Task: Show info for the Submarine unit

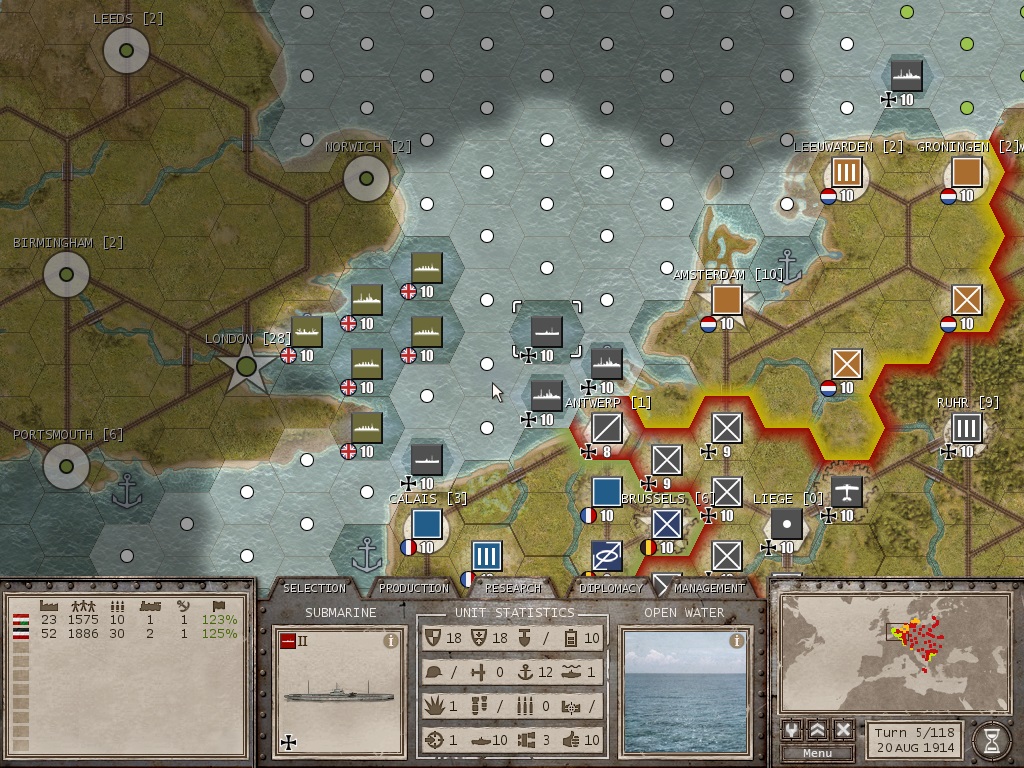Action: 391,641
